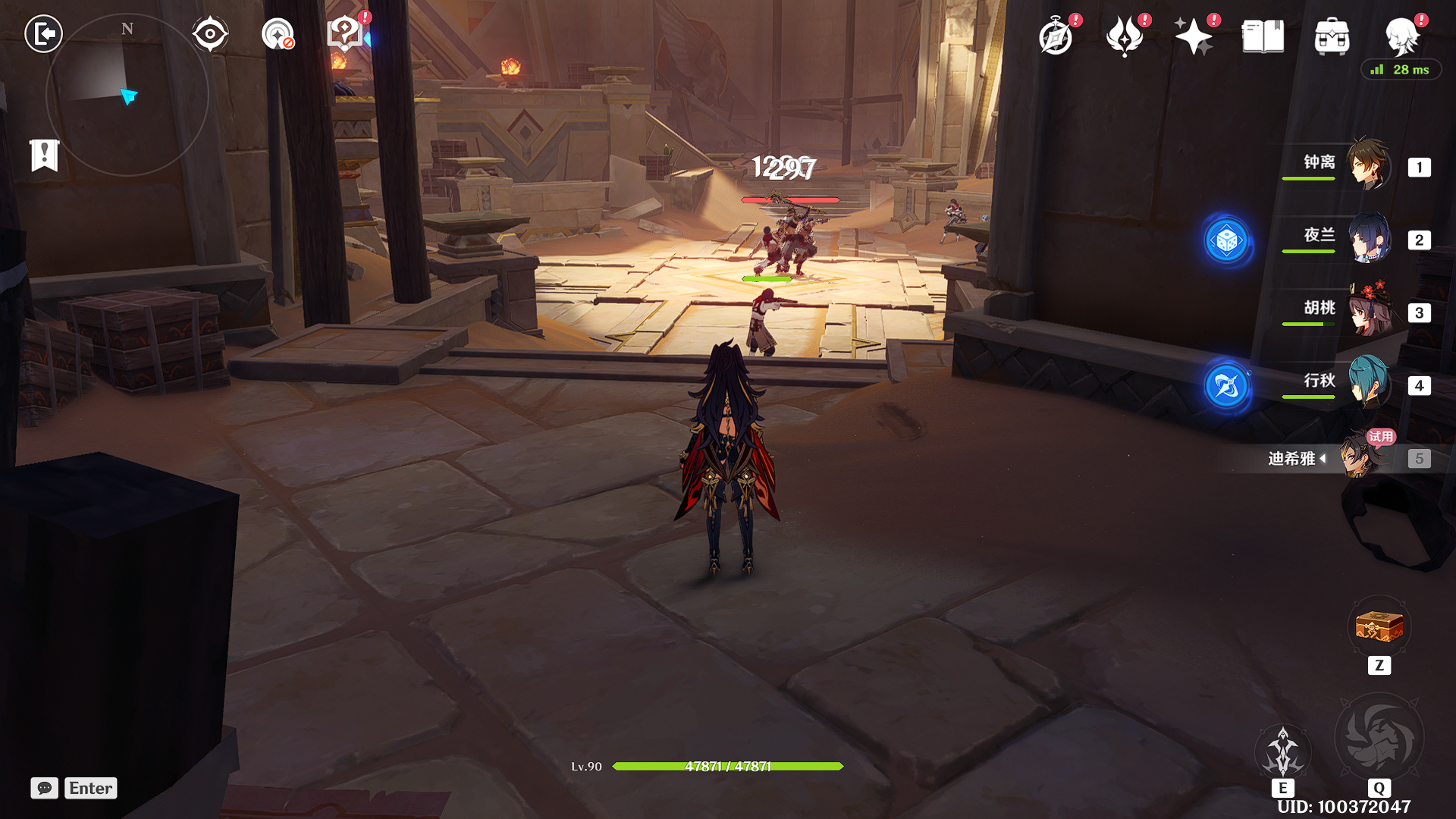Image resolution: width=1456 pixels, height=819 pixels.
Task: Open the Paimon menu icon
Action: pos(1401,36)
